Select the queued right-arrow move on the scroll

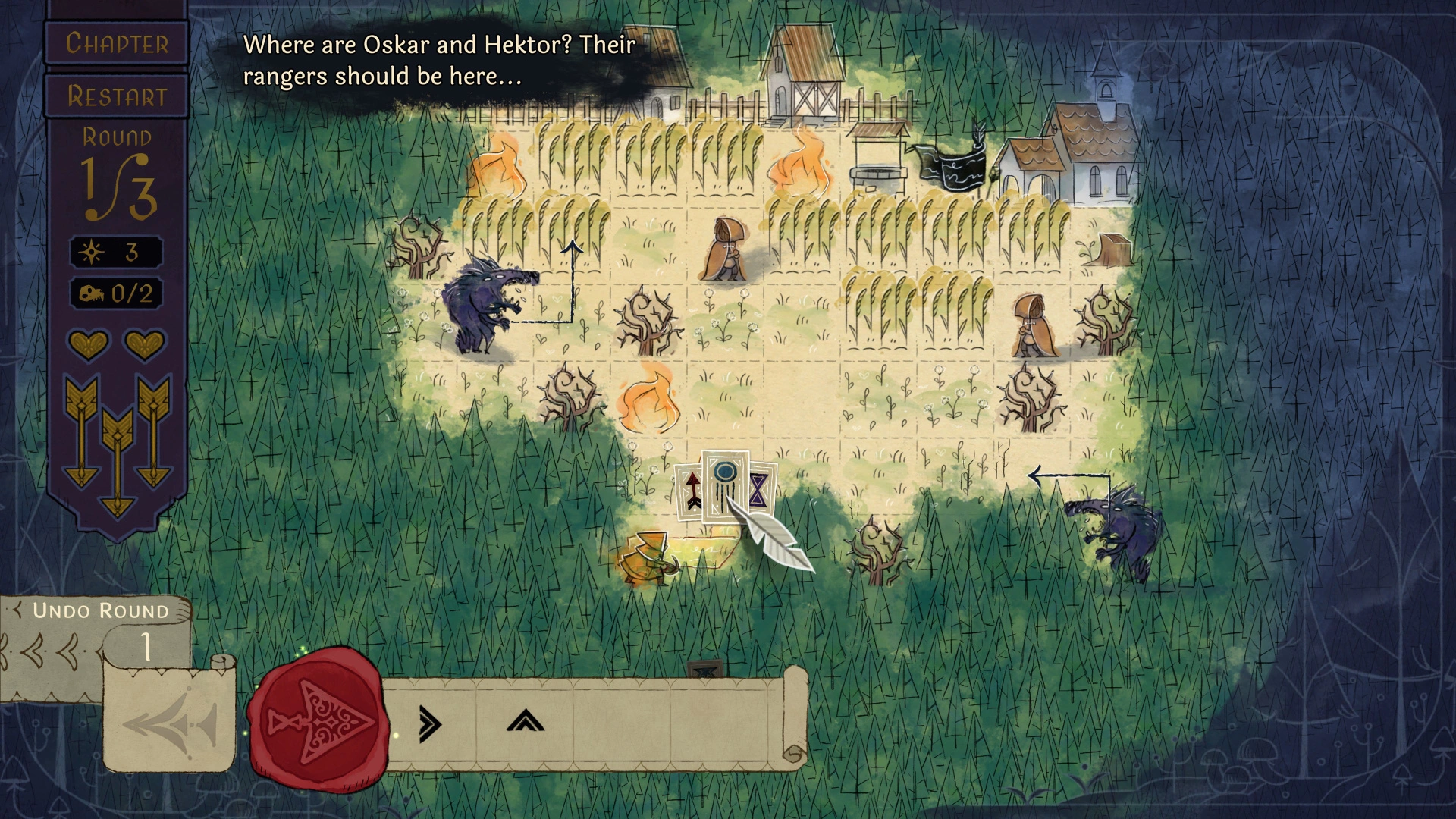click(429, 724)
